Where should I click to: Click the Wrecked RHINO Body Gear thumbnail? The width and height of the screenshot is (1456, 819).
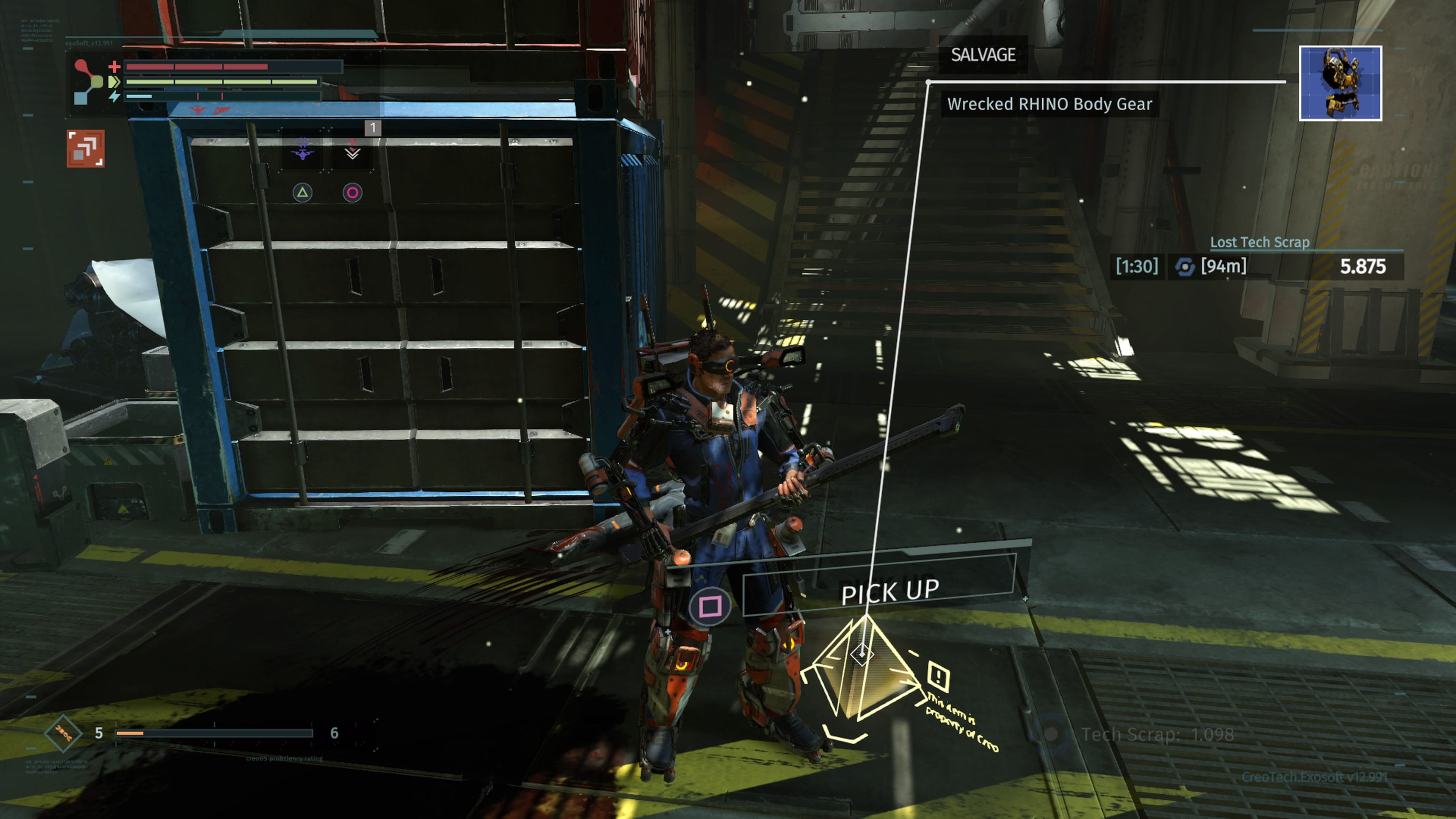tap(1340, 83)
